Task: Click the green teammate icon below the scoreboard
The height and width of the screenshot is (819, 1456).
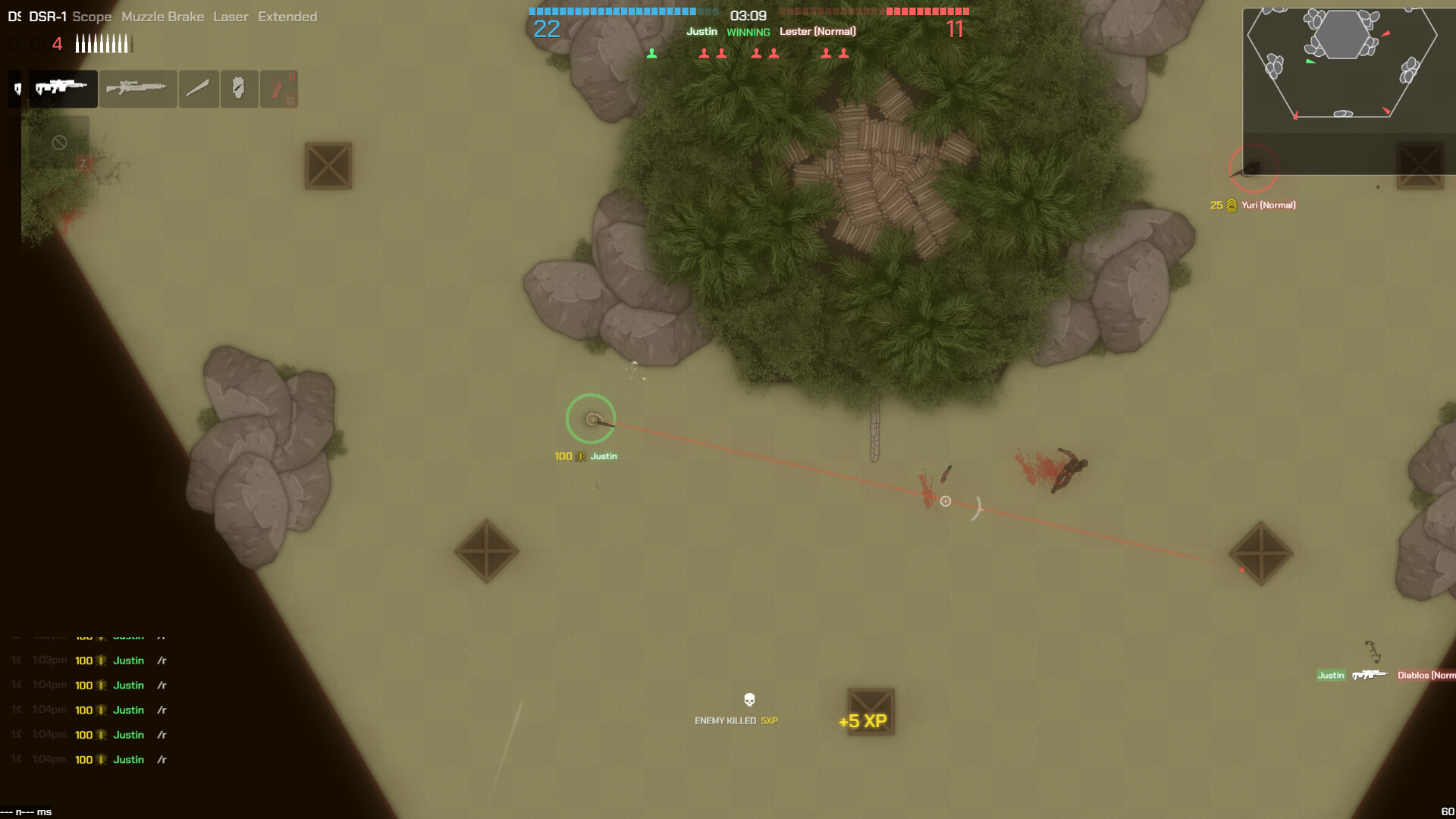Action: point(651,52)
